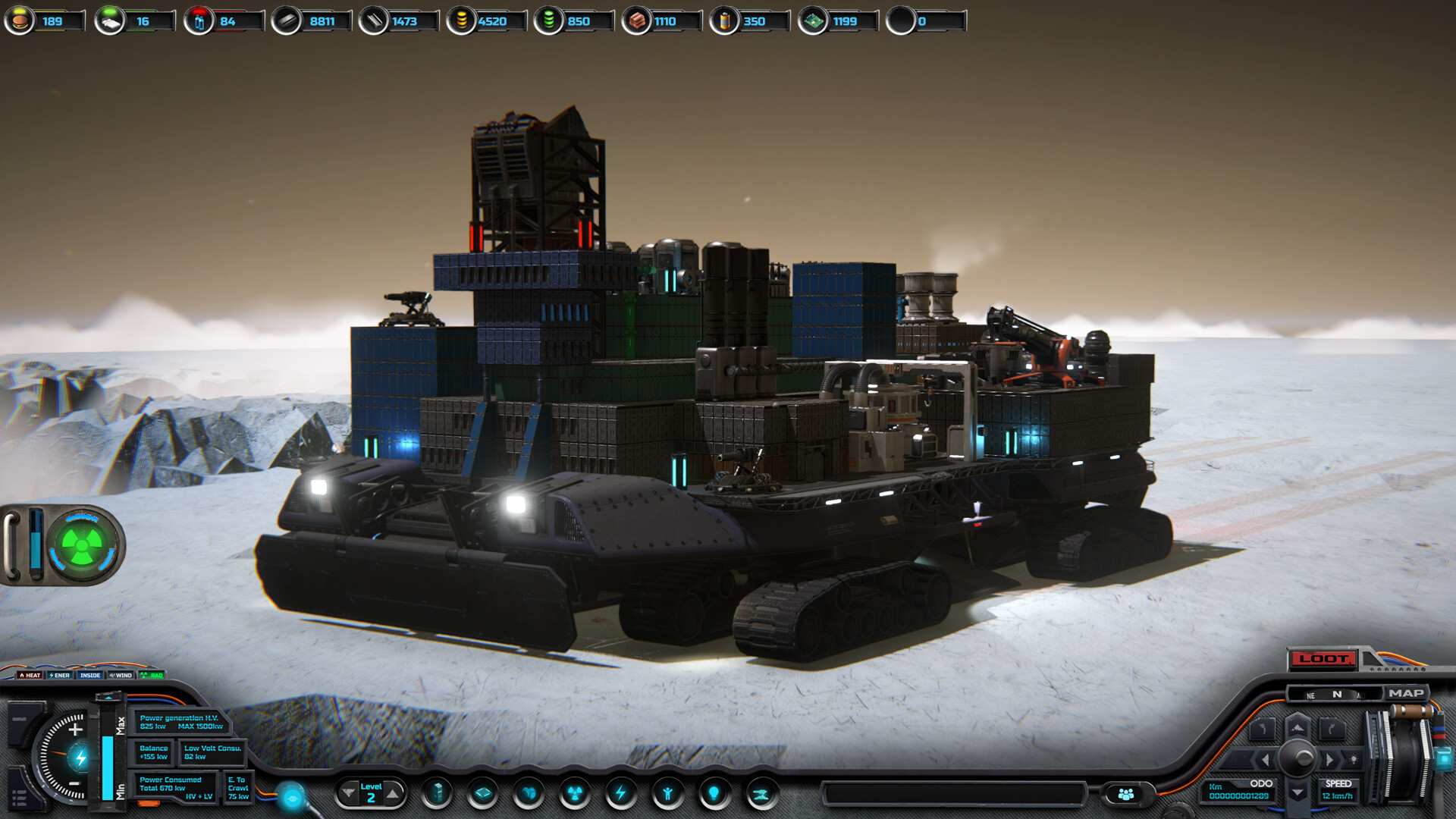Enable the RAD overlay
This screenshot has height=819, width=1456.
pos(152,675)
